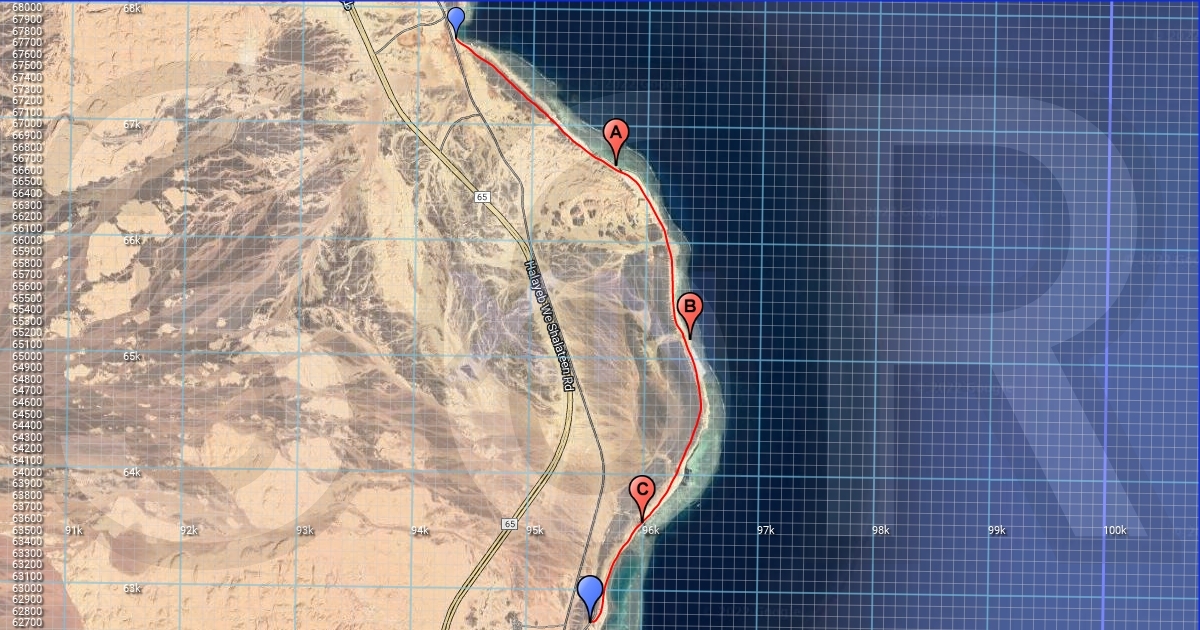The width and height of the screenshot is (1200, 630).
Task: Click the large blue marker at route's south end
Action: pos(591,592)
